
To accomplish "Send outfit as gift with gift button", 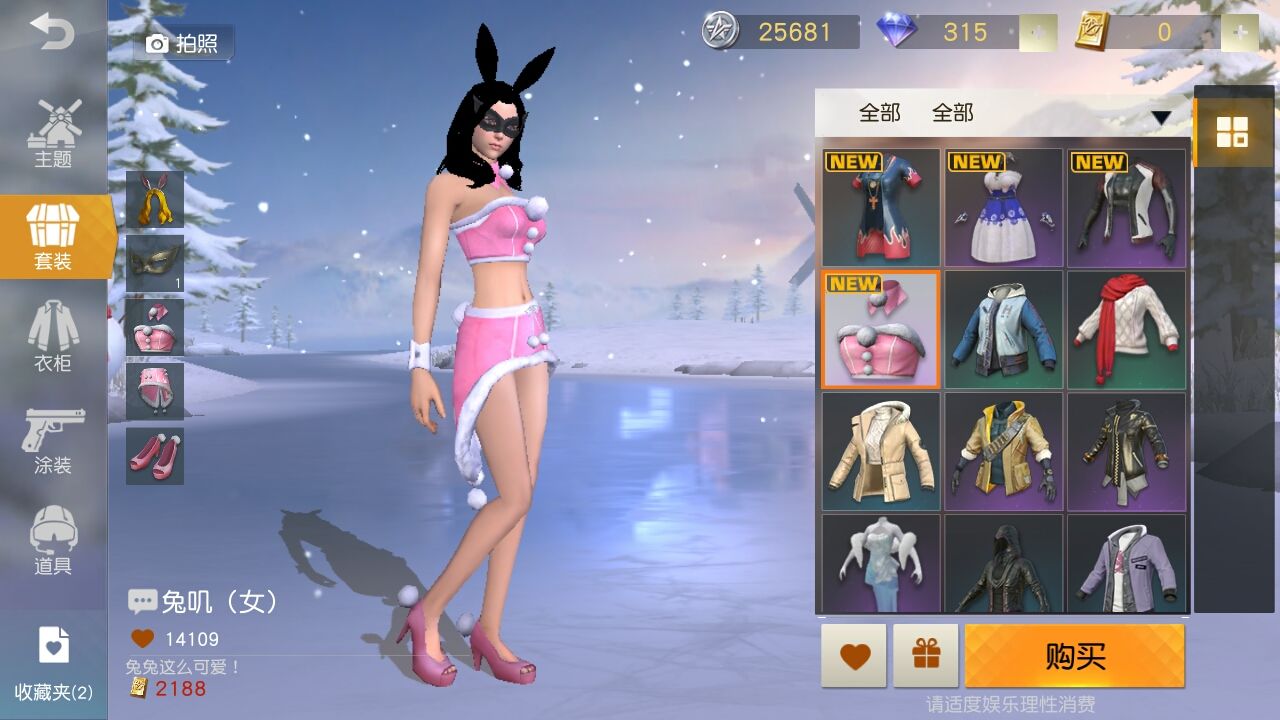I will (x=926, y=656).
